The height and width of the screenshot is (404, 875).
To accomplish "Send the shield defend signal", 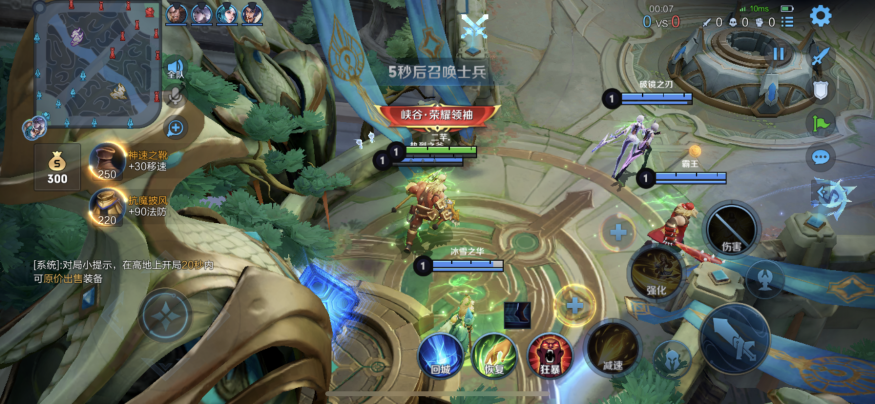I will point(821,90).
